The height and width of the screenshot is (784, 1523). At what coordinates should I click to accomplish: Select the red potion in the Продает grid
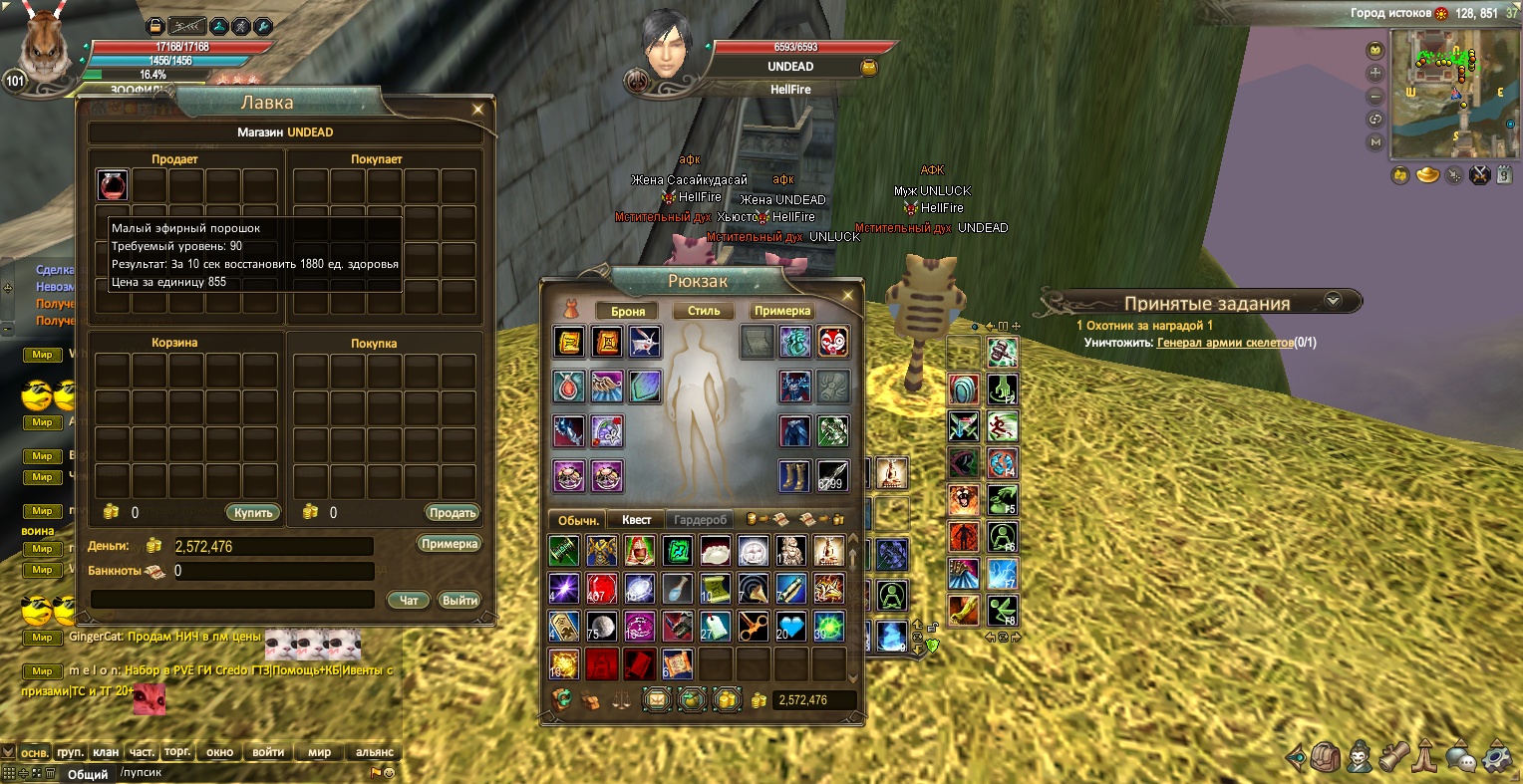point(113,185)
